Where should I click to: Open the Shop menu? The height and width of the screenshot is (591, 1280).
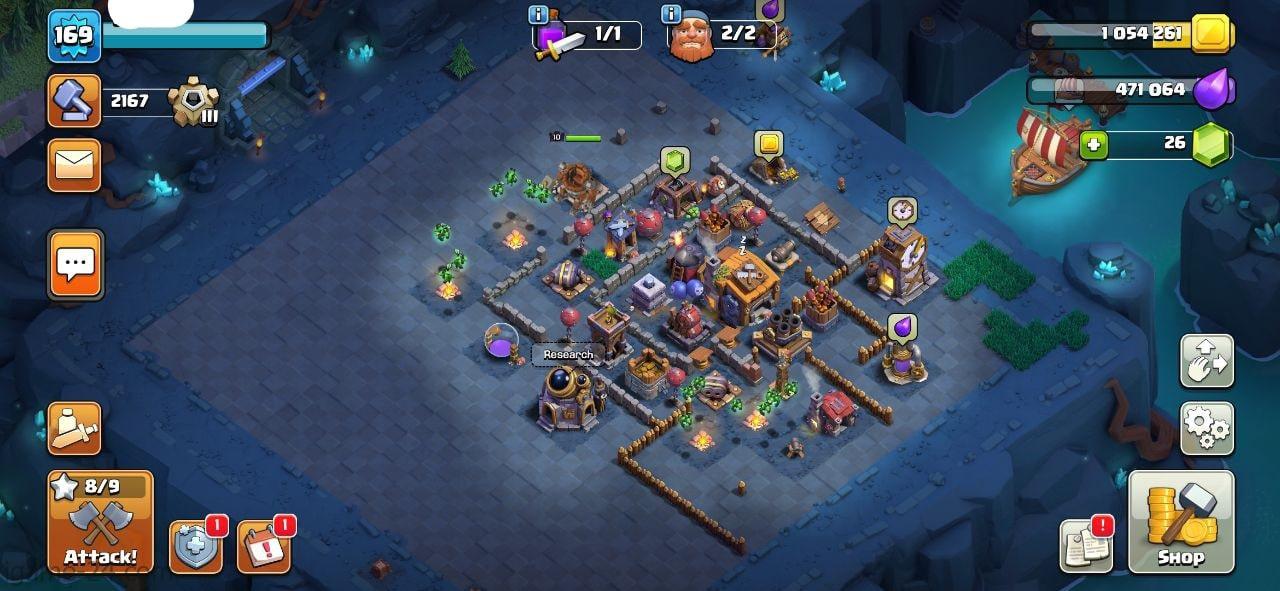[x=1181, y=522]
